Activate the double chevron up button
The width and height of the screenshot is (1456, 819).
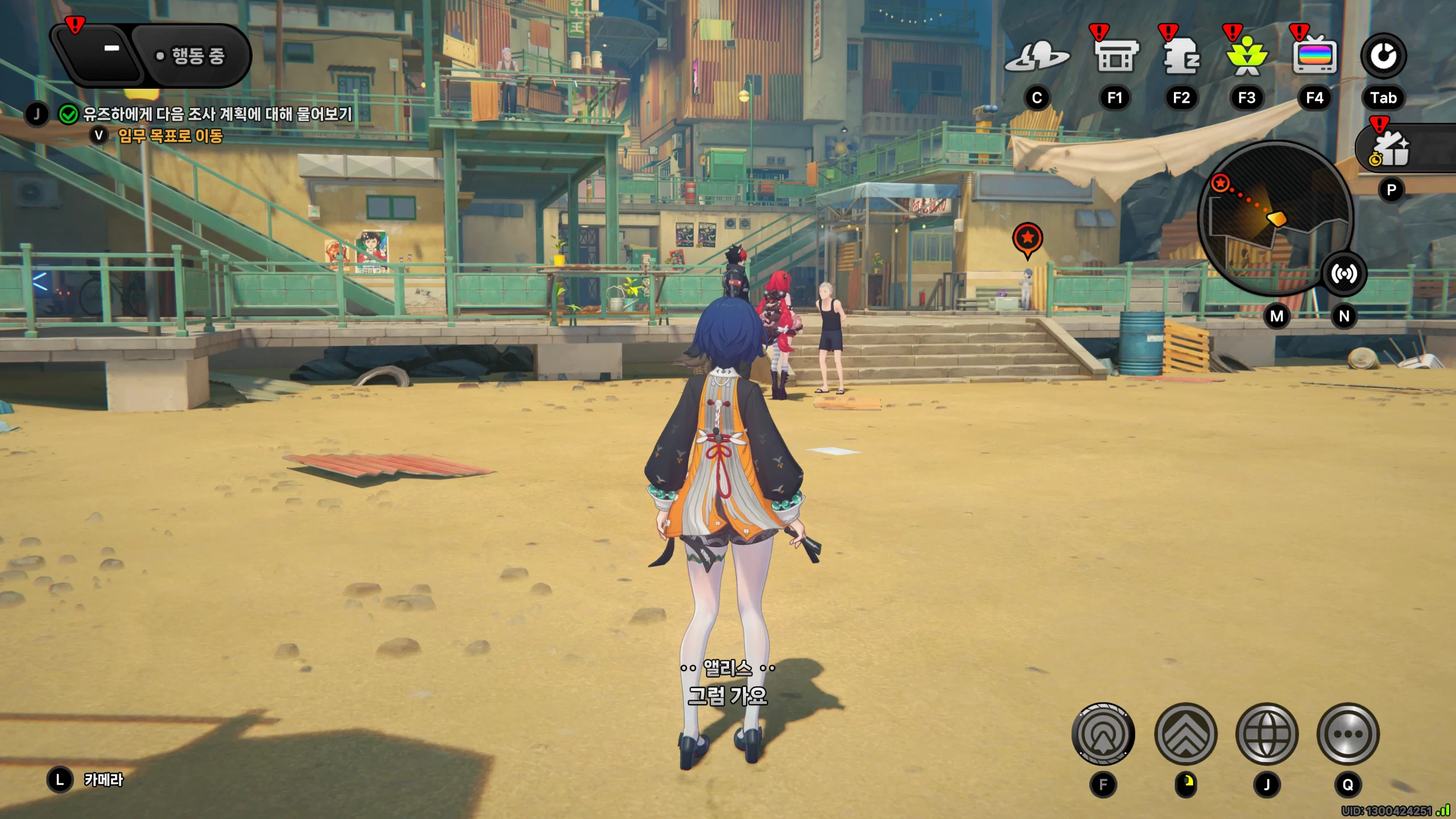click(x=1186, y=734)
